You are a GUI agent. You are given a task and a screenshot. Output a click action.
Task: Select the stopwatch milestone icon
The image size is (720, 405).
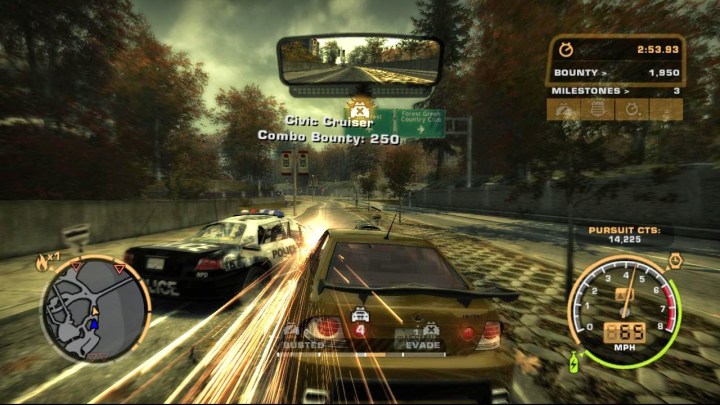pos(633,110)
